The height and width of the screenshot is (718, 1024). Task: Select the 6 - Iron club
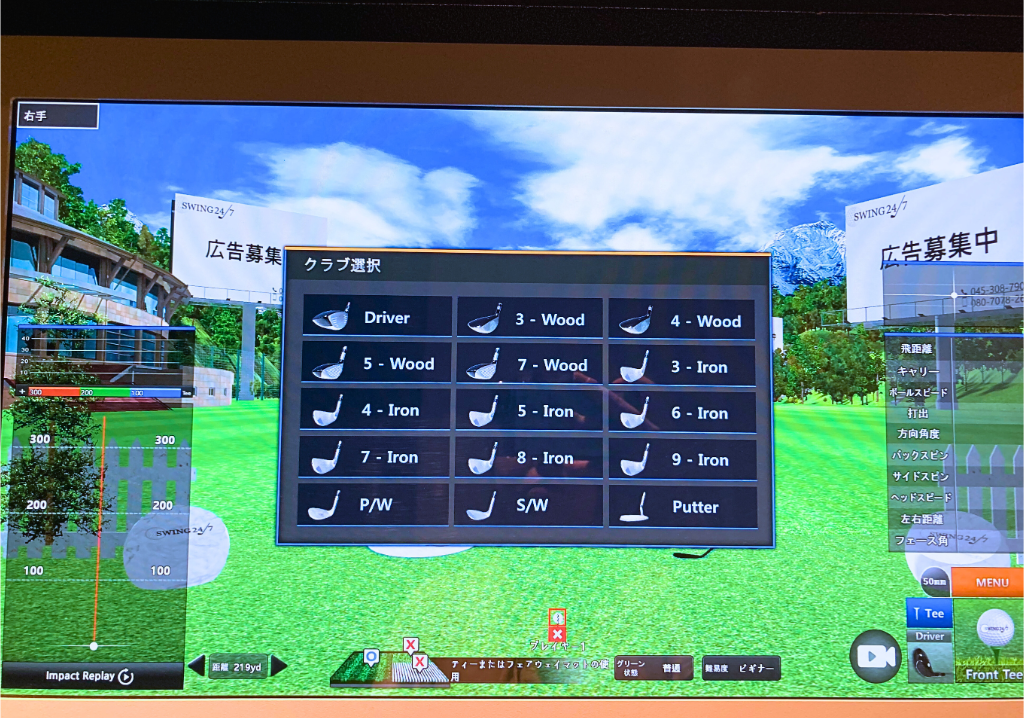tap(682, 413)
